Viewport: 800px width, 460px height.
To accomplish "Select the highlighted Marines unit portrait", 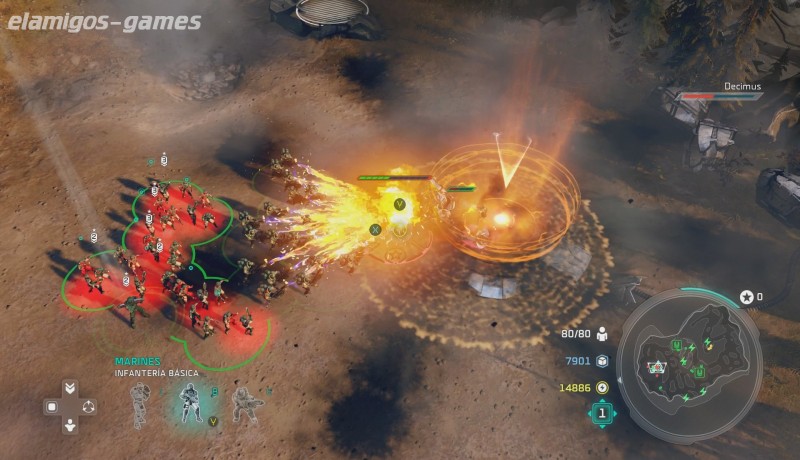I will [x=190, y=402].
